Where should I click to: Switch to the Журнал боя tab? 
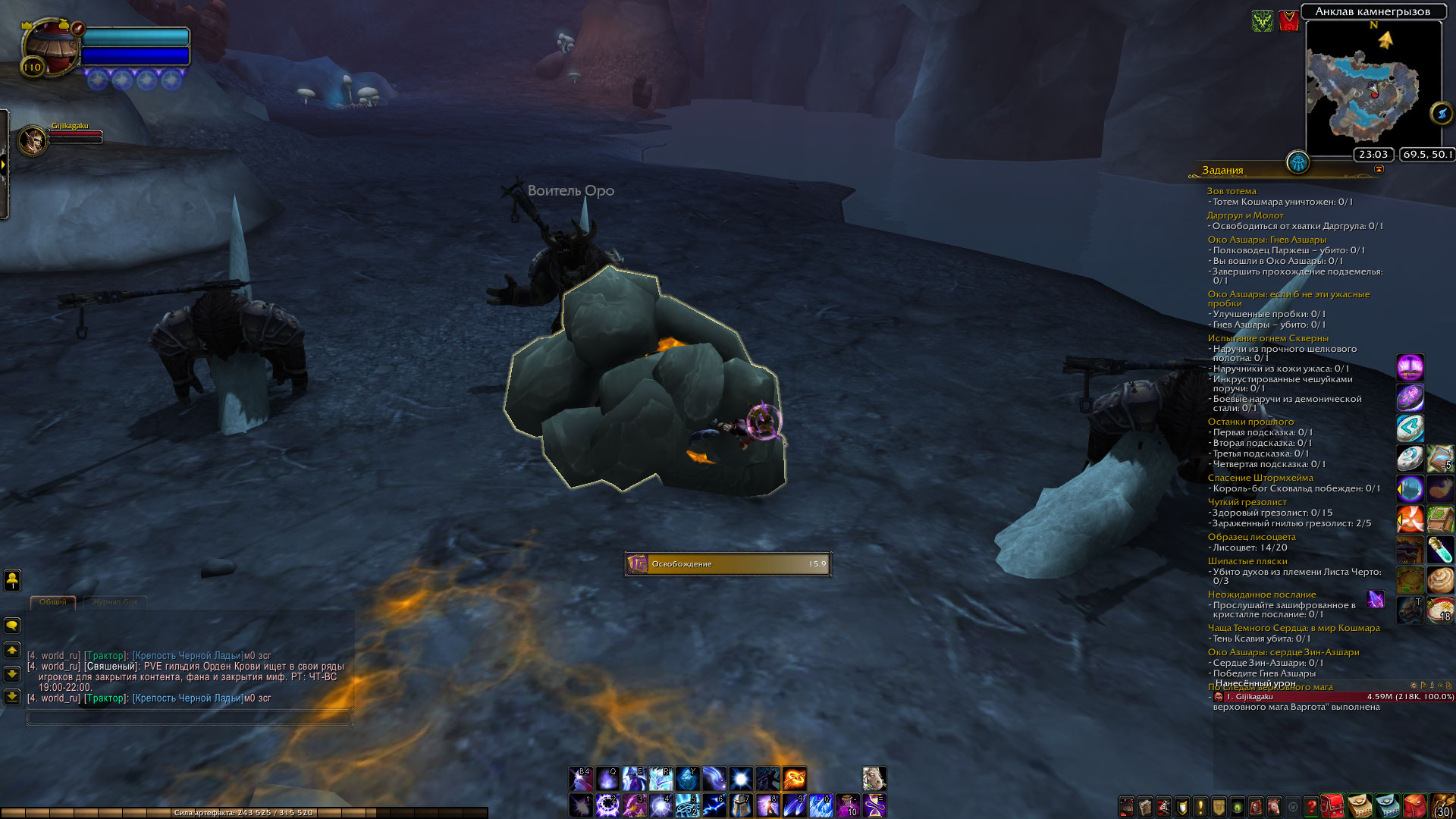[x=115, y=602]
